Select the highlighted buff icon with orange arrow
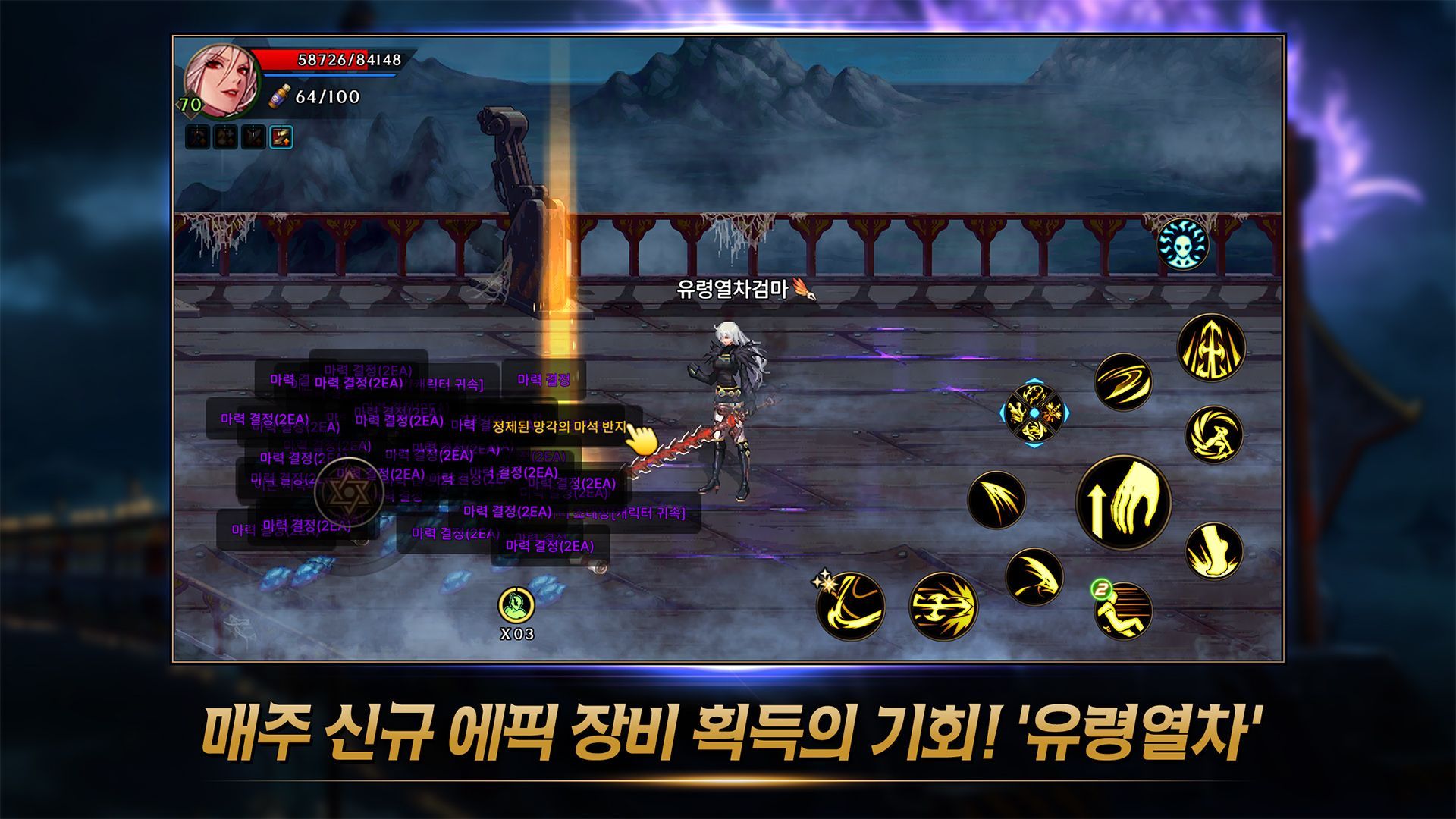The image size is (1456, 819). [281, 137]
